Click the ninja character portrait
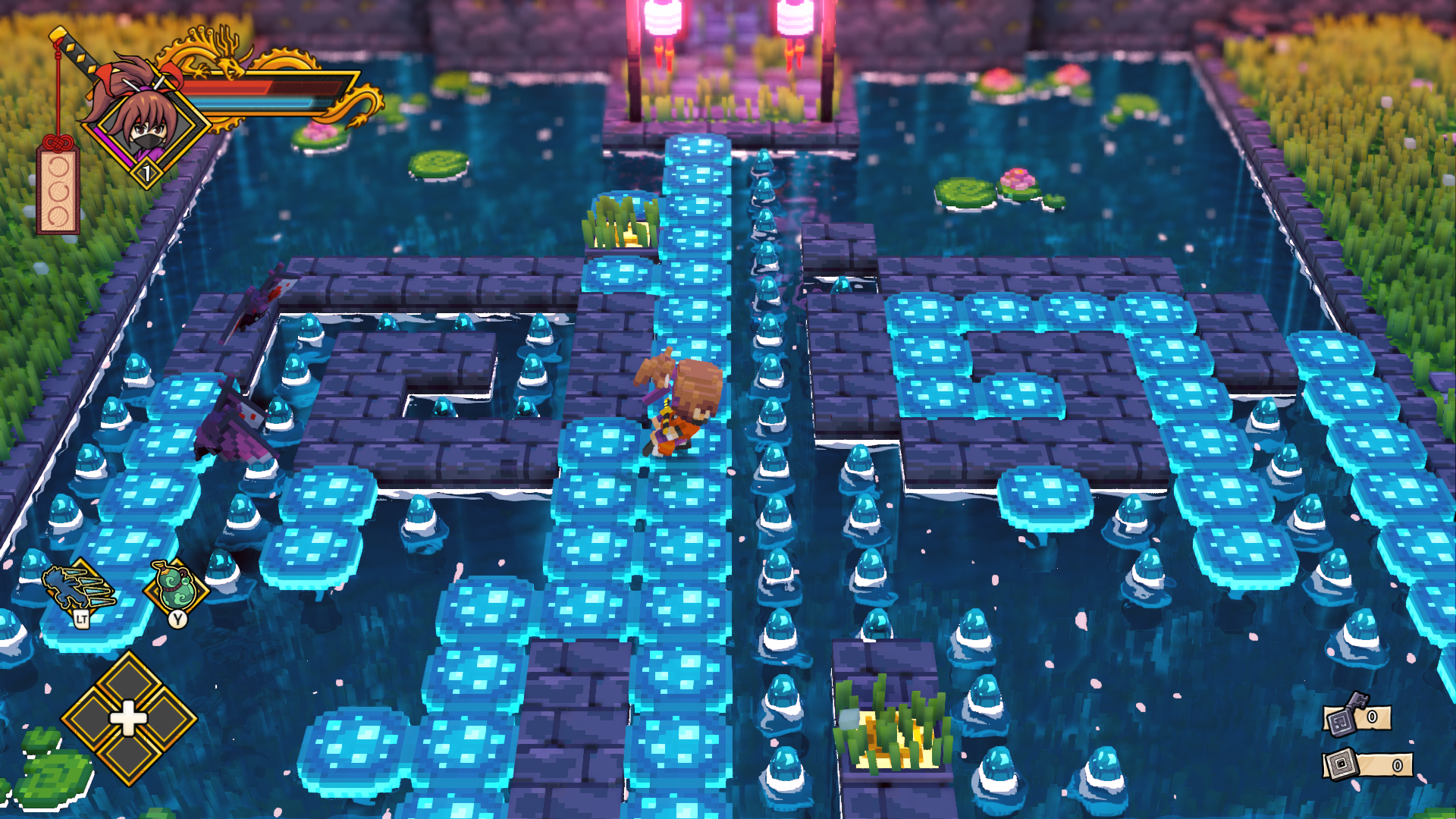This screenshot has height=819, width=1456. pos(146,123)
